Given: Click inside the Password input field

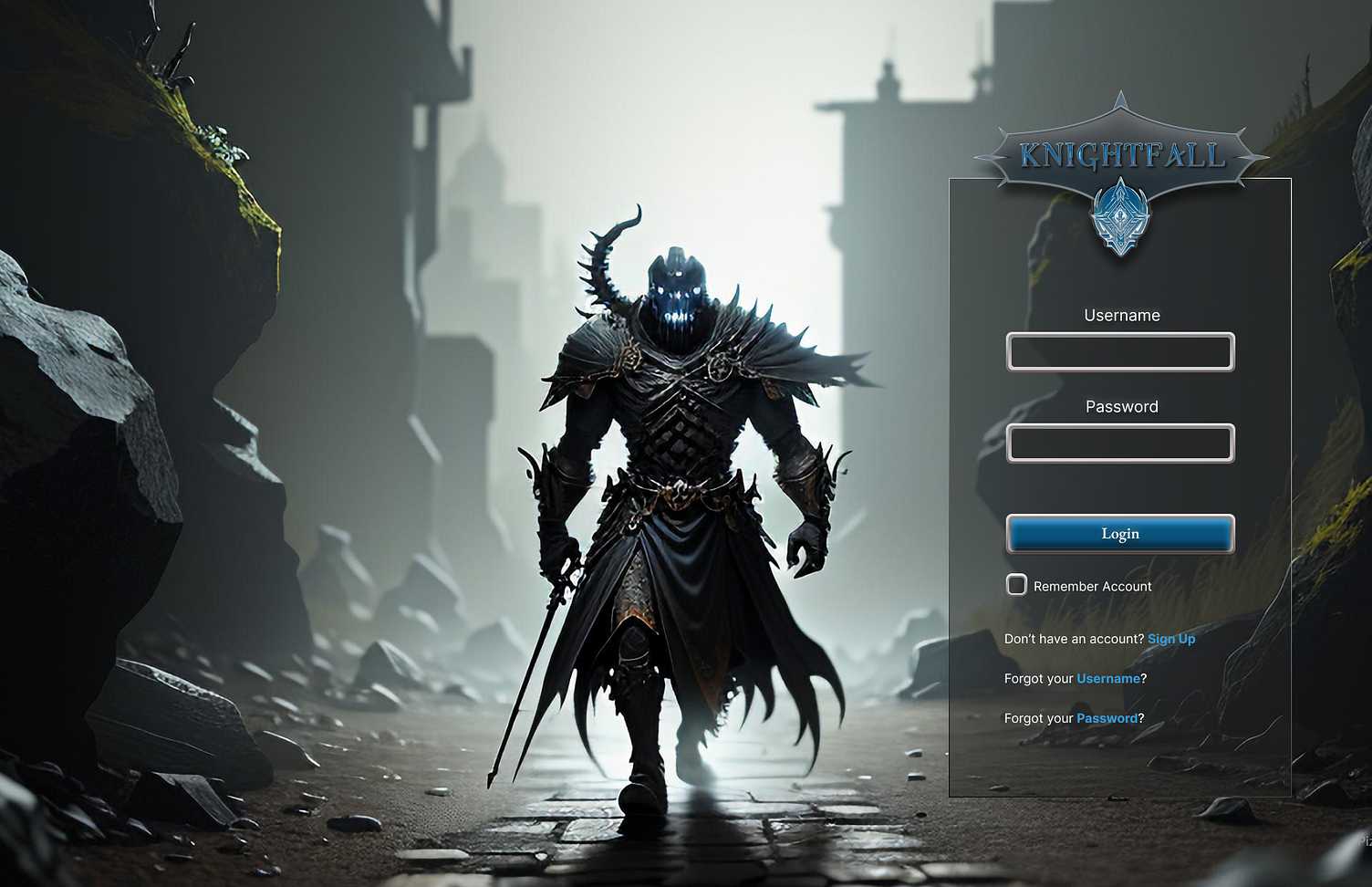Looking at the screenshot, I should (x=1120, y=443).
